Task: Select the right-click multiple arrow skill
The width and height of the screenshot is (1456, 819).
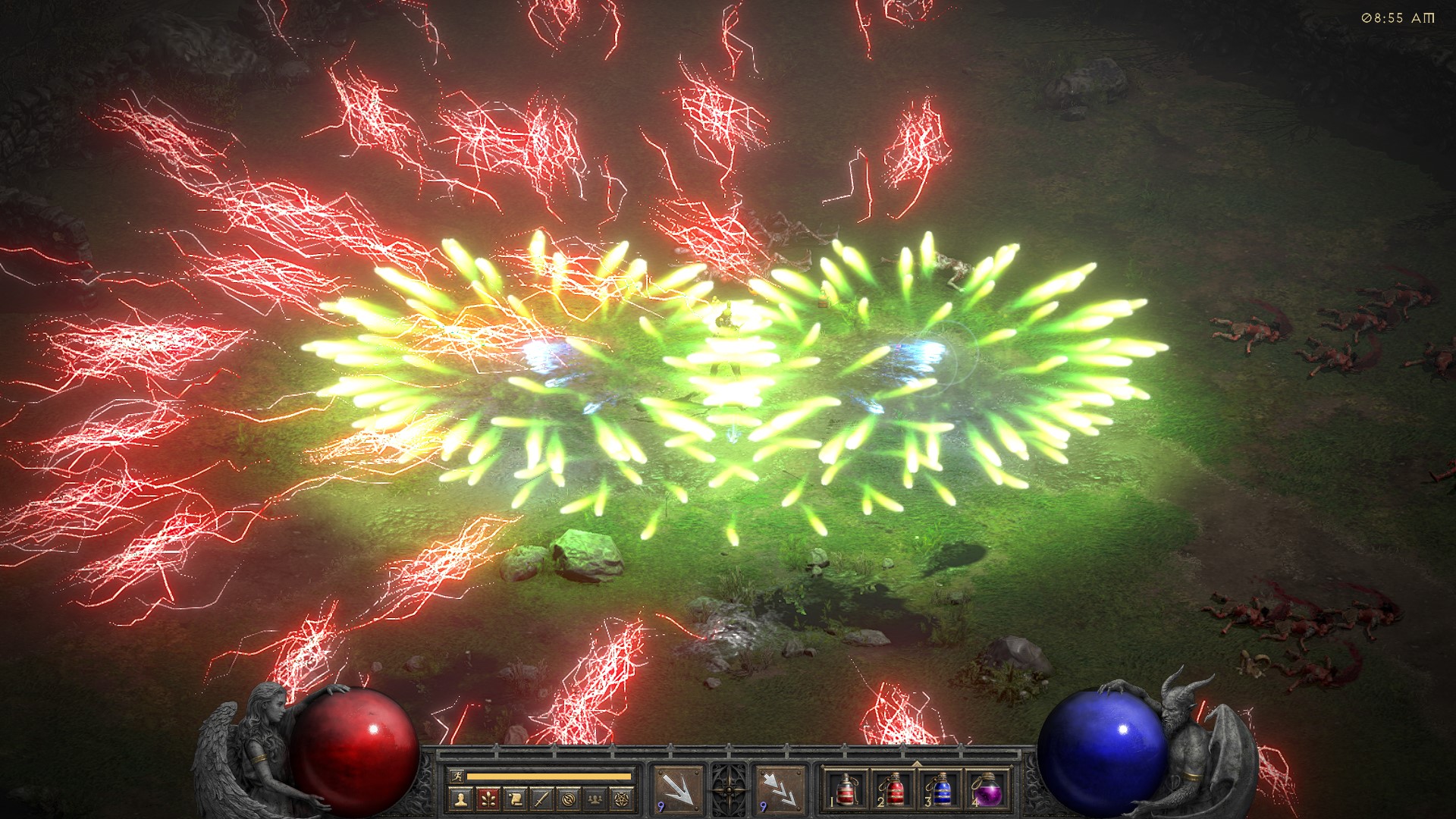Action: [780, 790]
